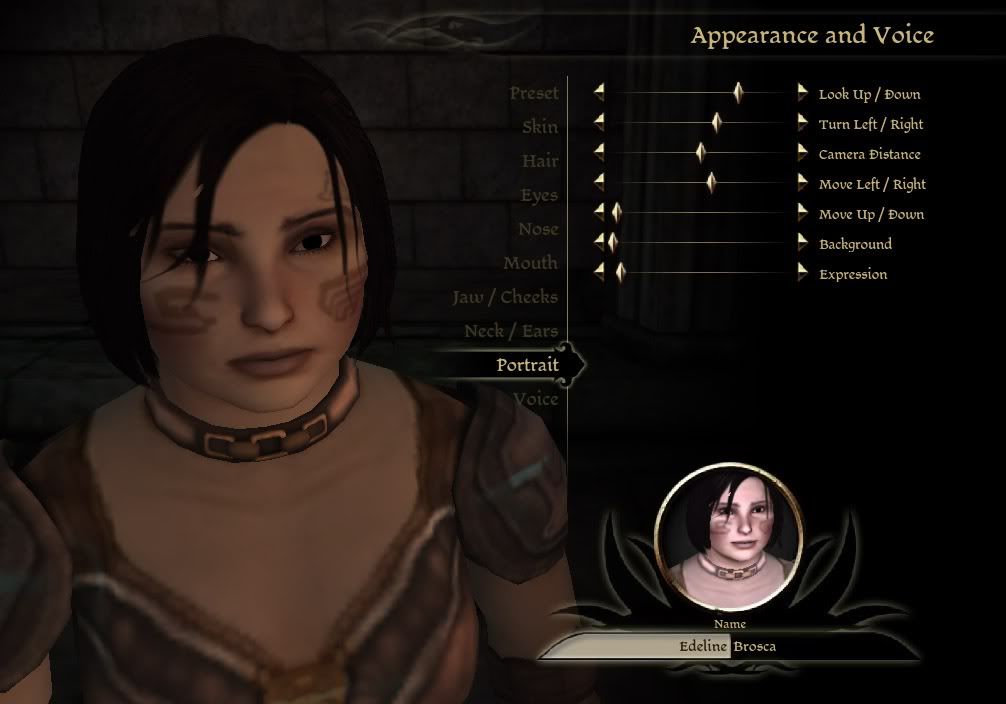Image resolution: width=1006 pixels, height=704 pixels.
Task: Decrease Look Up / Down with left arrow
Action: [x=599, y=93]
